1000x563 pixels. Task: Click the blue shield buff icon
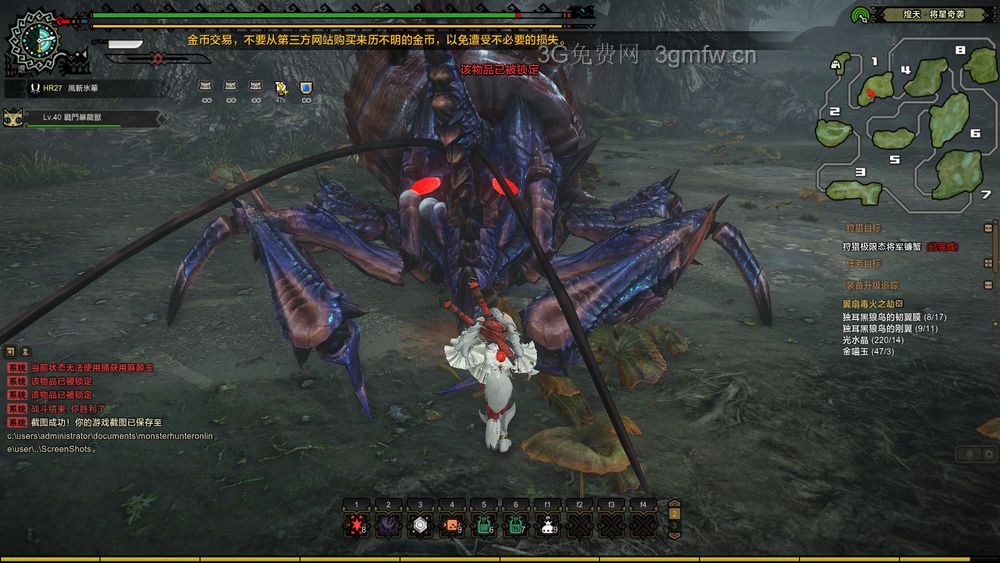pos(306,88)
